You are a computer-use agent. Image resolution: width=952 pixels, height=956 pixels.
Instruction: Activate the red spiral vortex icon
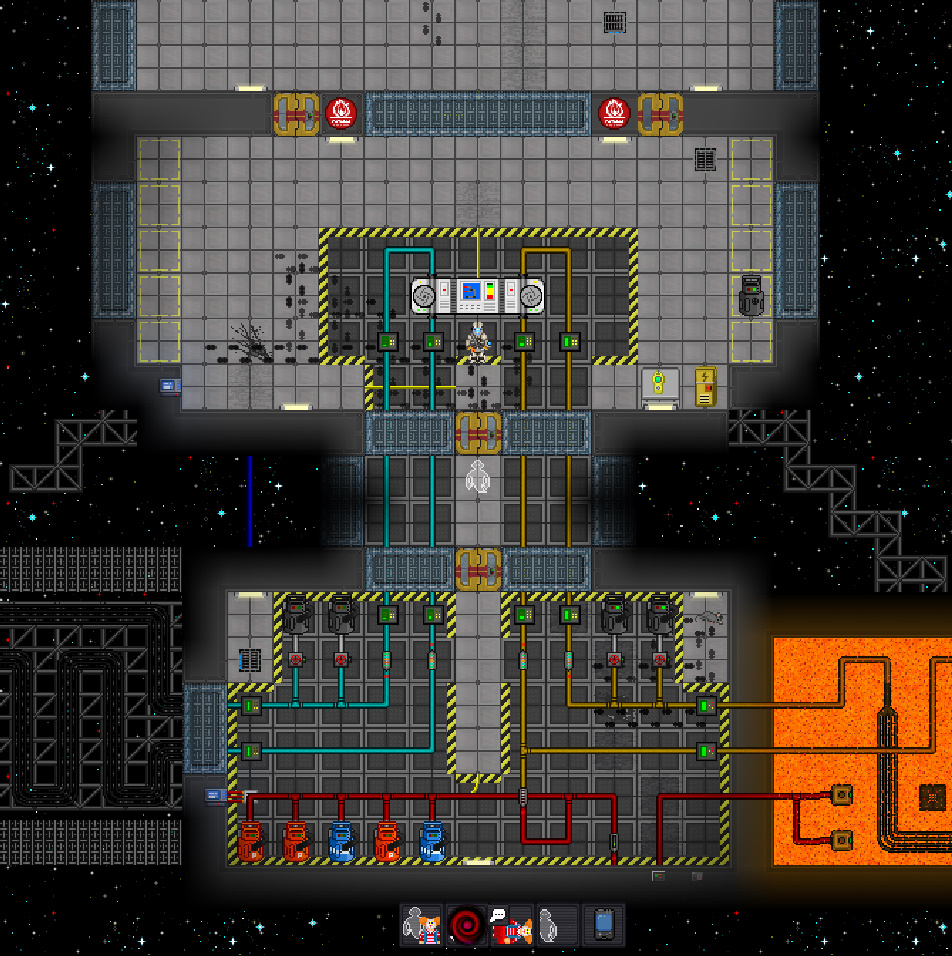point(466,925)
